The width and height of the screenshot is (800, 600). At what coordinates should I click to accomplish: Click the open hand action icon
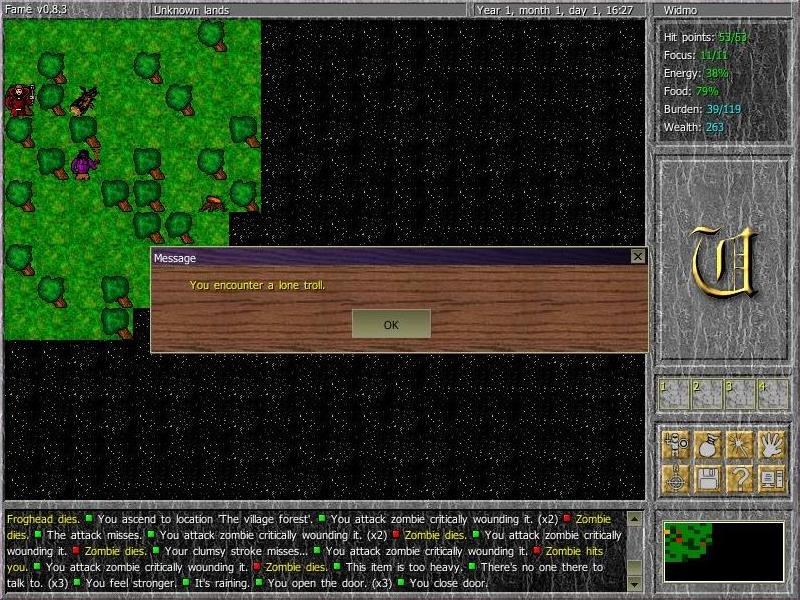click(772, 445)
